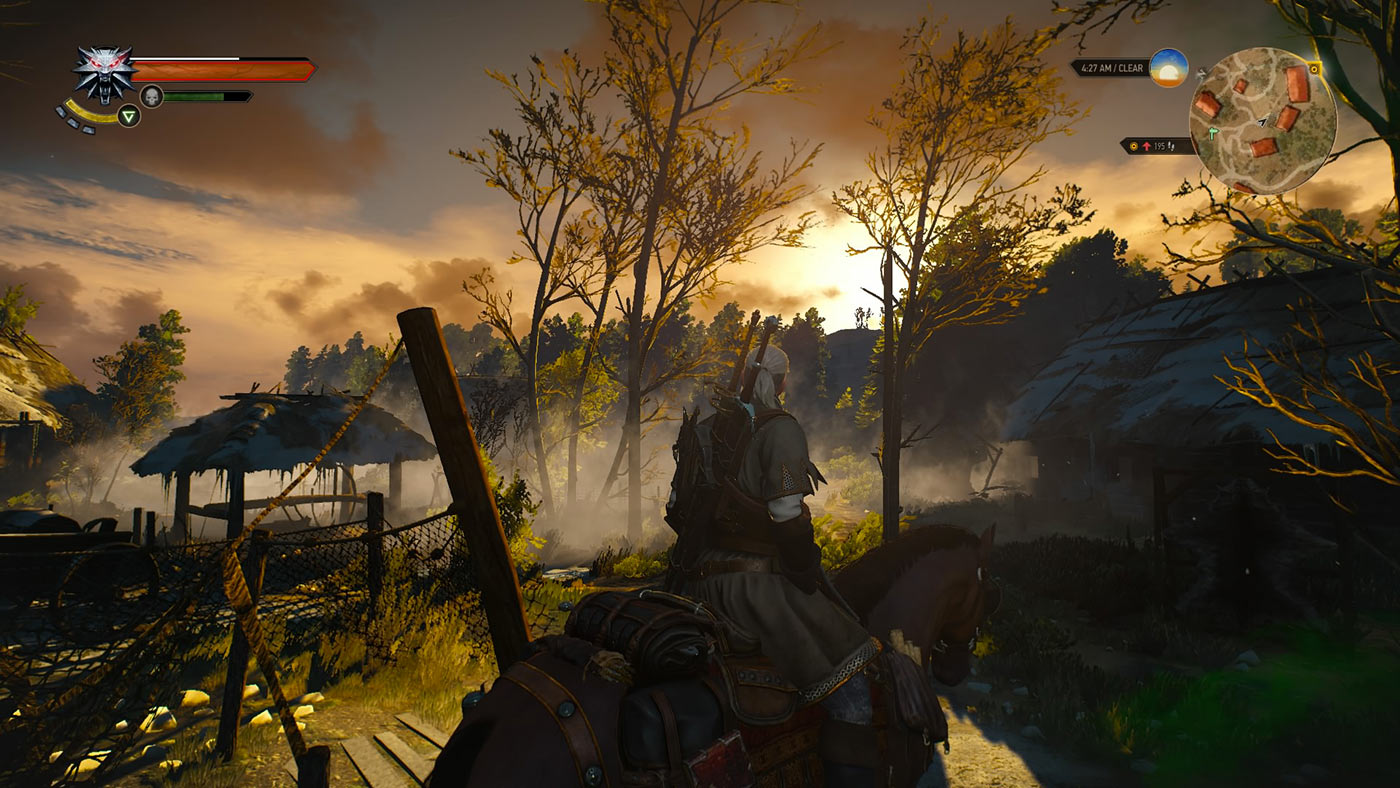Open the circular village minimap
This screenshot has height=788, width=1400.
click(x=1263, y=120)
